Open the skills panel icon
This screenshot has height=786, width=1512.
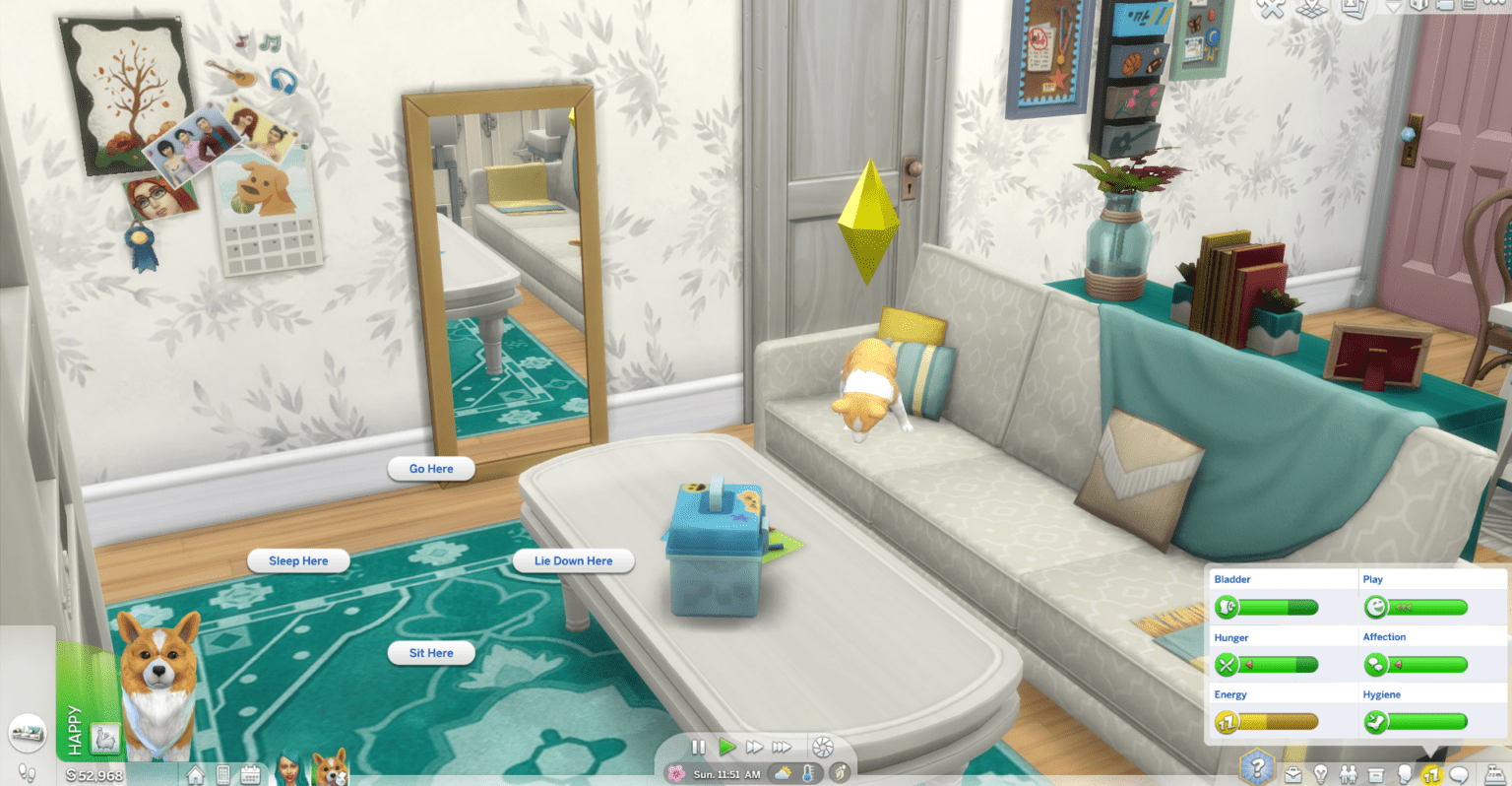1432,773
